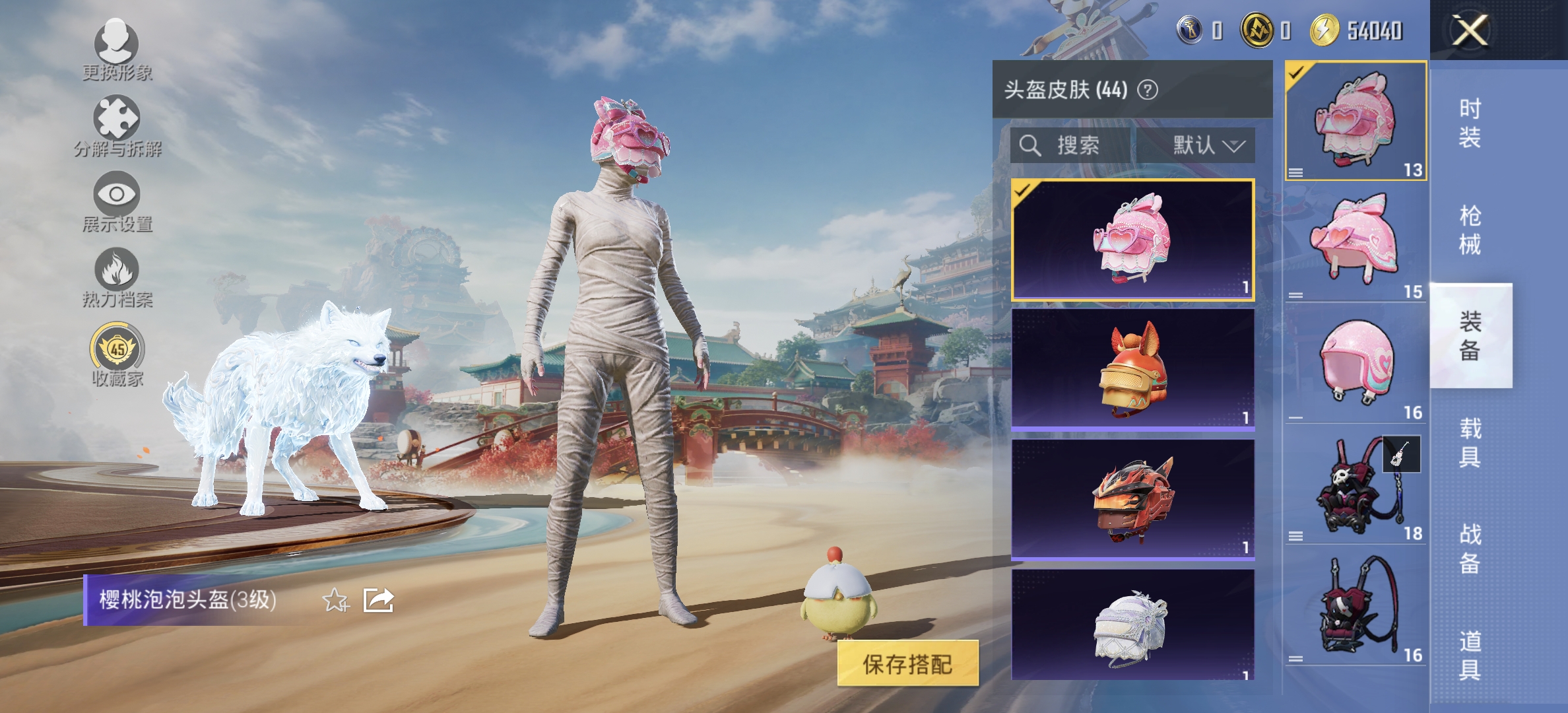The height and width of the screenshot is (713, 1568).
Task: Tap the search magnifier in helmet panel
Action: pyautogui.click(x=1031, y=146)
